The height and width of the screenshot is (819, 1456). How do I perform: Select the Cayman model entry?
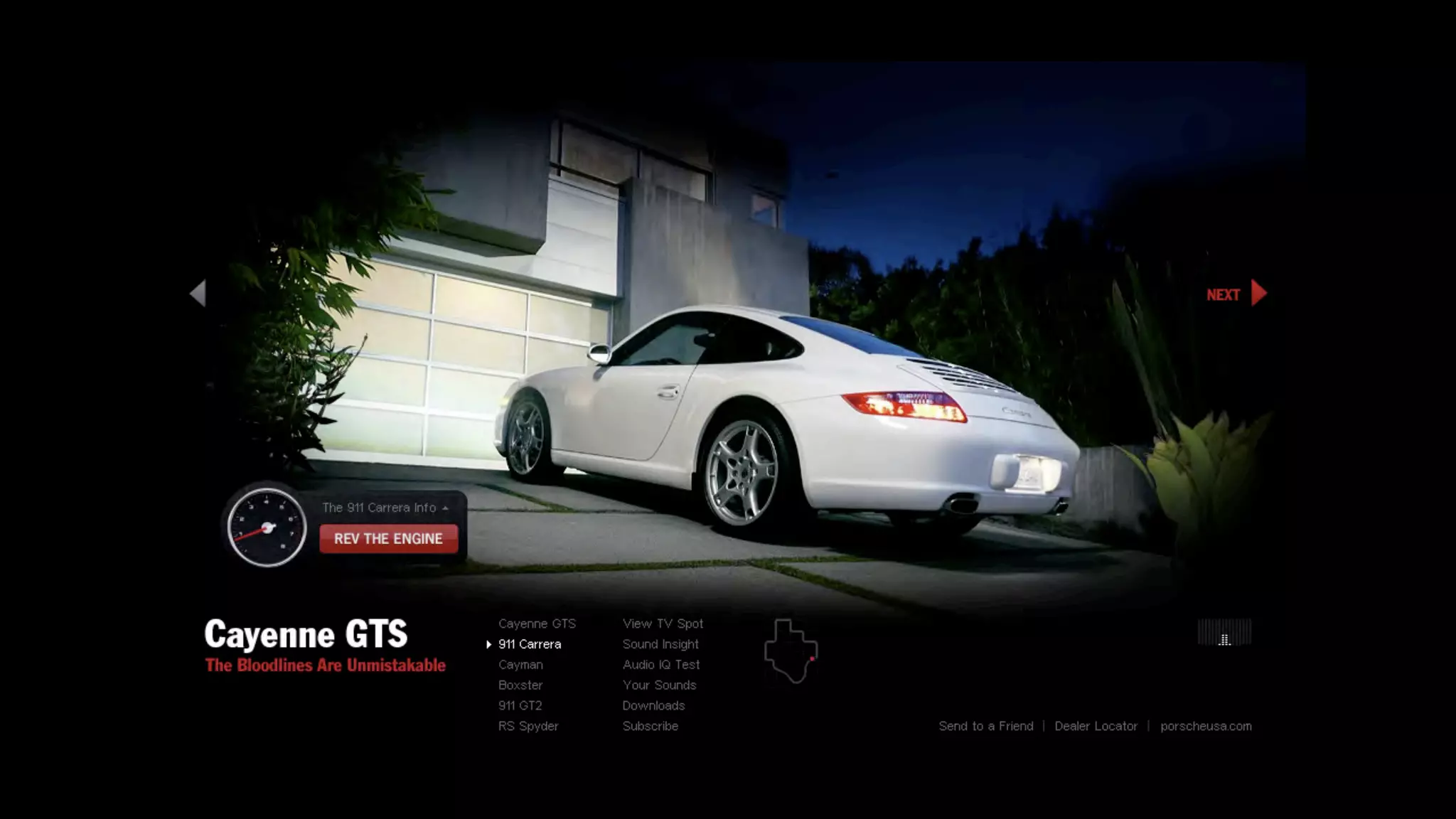click(x=520, y=665)
